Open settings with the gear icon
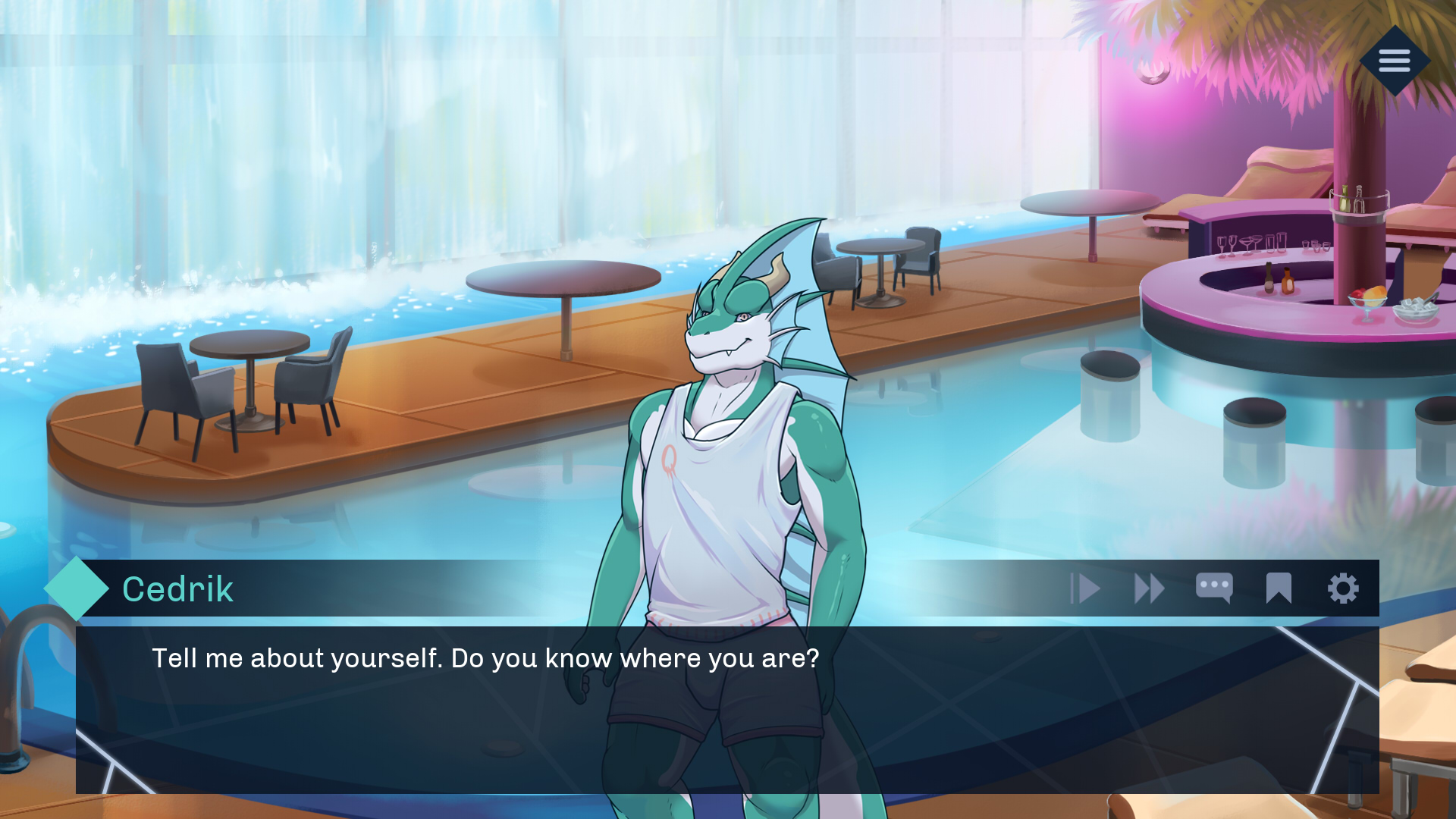 [x=1343, y=588]
